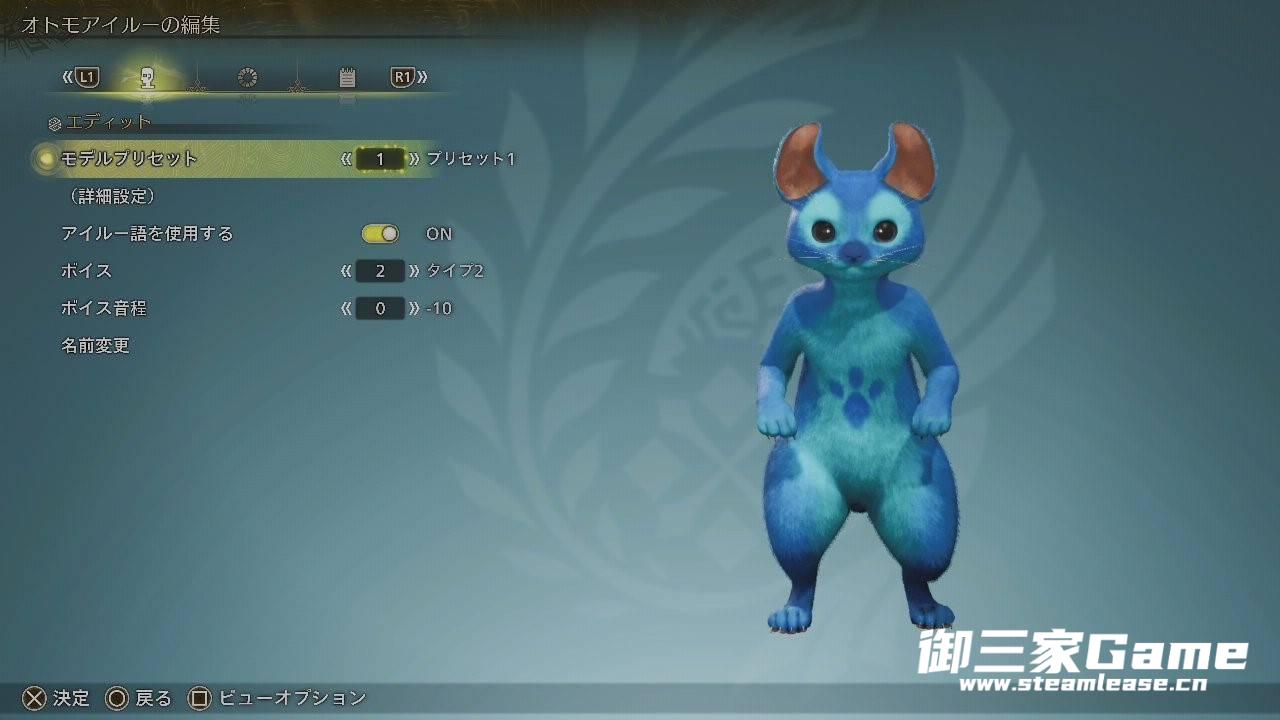Click the left arrow of モデルプリセット
This screenshot has height=720, width=1280.
pyautogui.click(x=346, y=159)
